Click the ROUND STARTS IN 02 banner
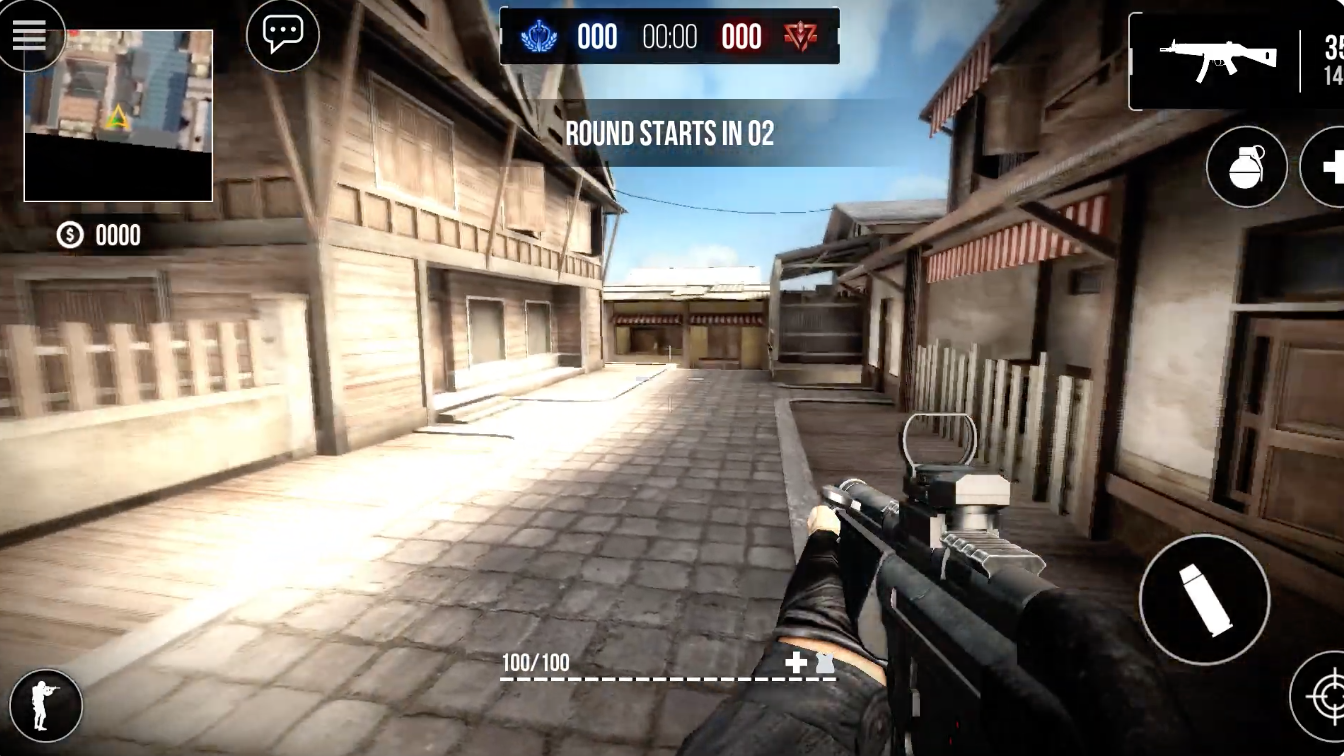1344x756 pixels. tap(670, 133)
